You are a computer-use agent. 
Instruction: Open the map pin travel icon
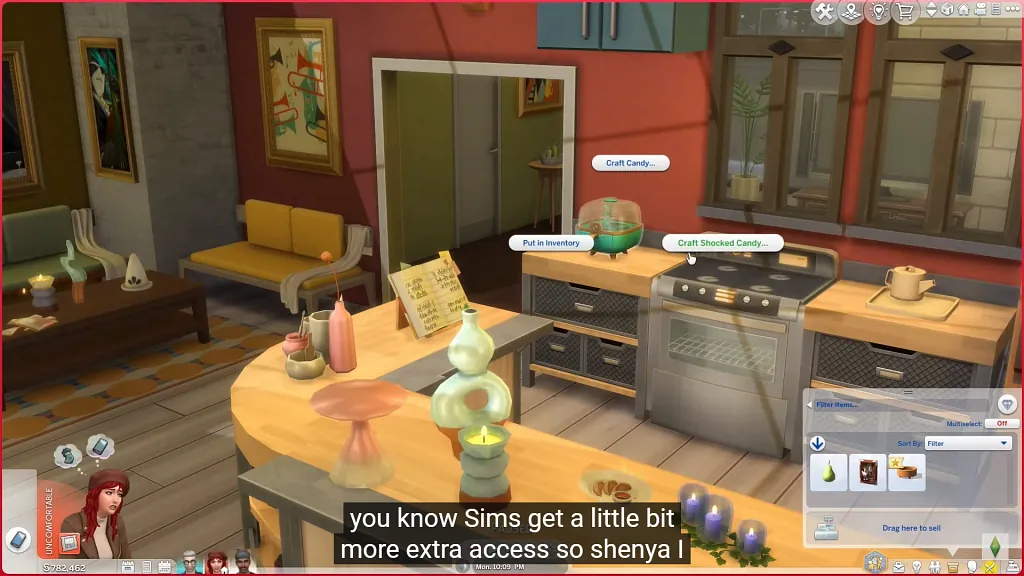coord(851,12)
